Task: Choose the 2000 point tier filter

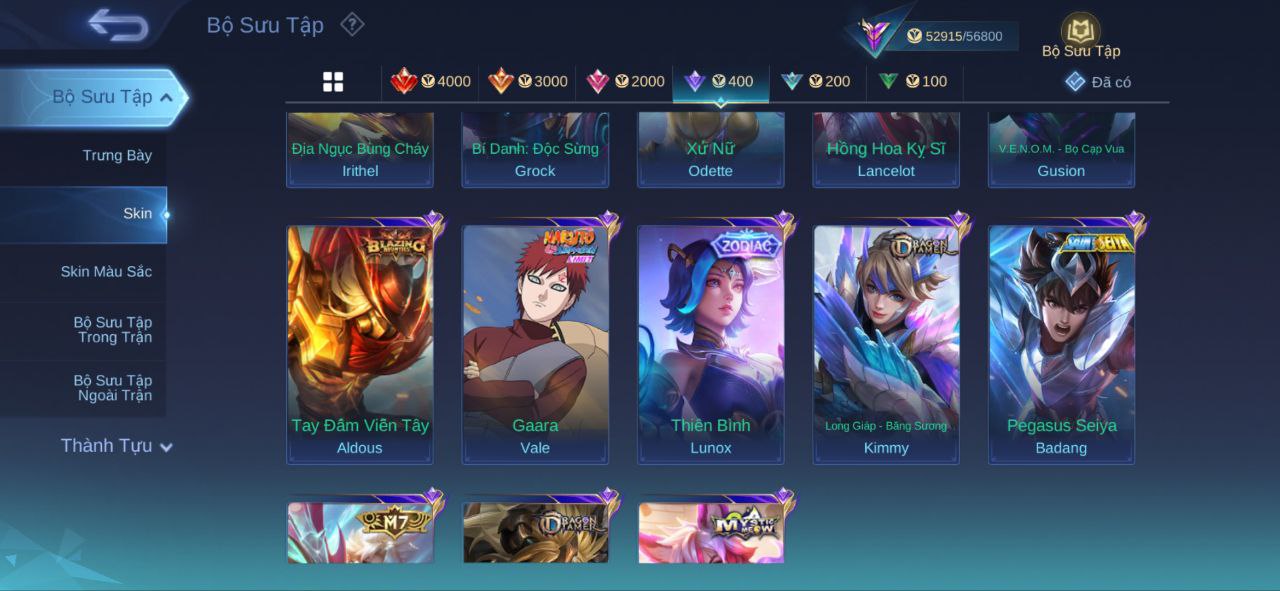Action: pyautogui.click(x=625, y=82)
